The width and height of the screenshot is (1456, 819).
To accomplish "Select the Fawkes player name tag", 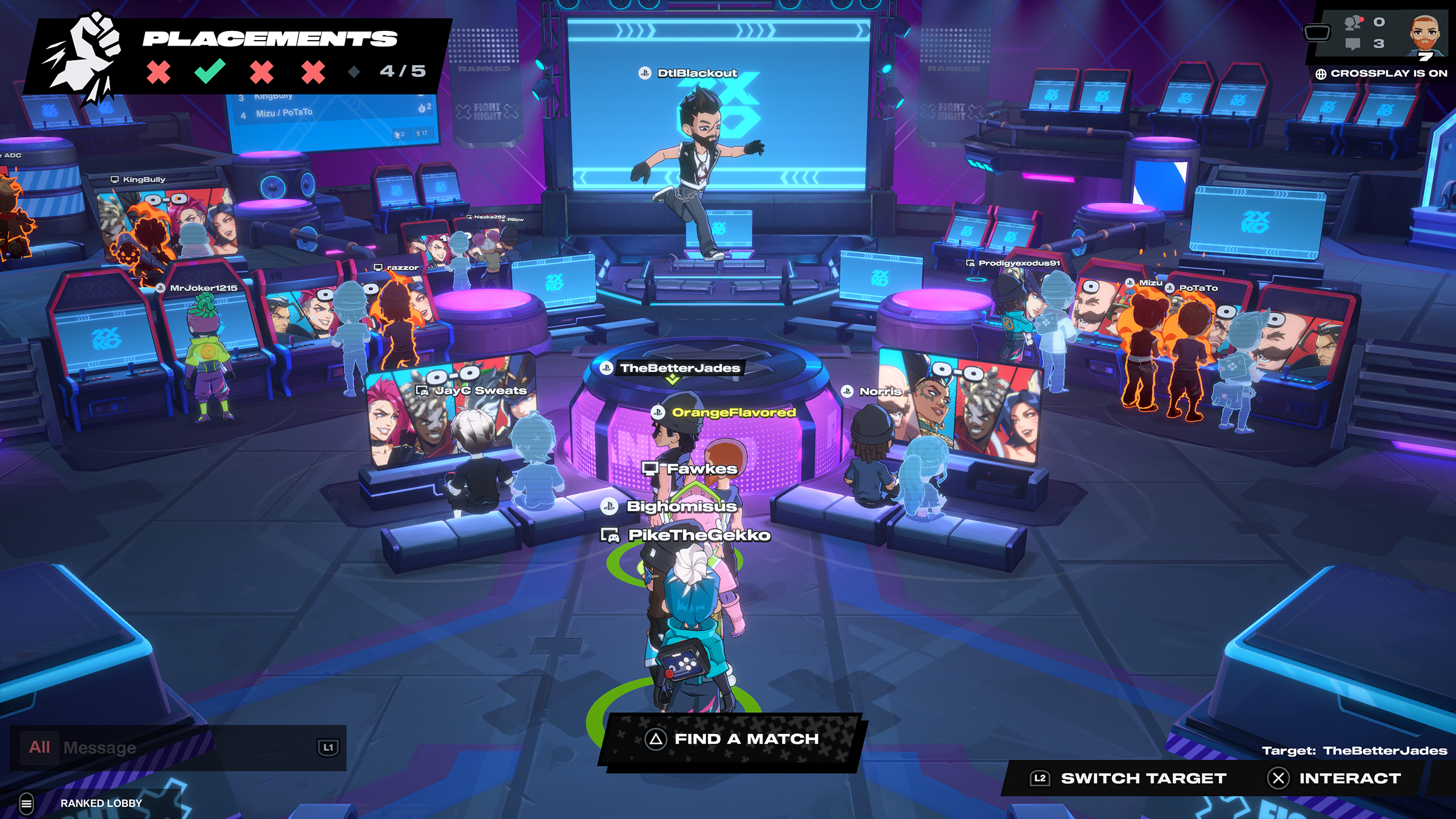I will pyautogui.click(x=702, y=469).
